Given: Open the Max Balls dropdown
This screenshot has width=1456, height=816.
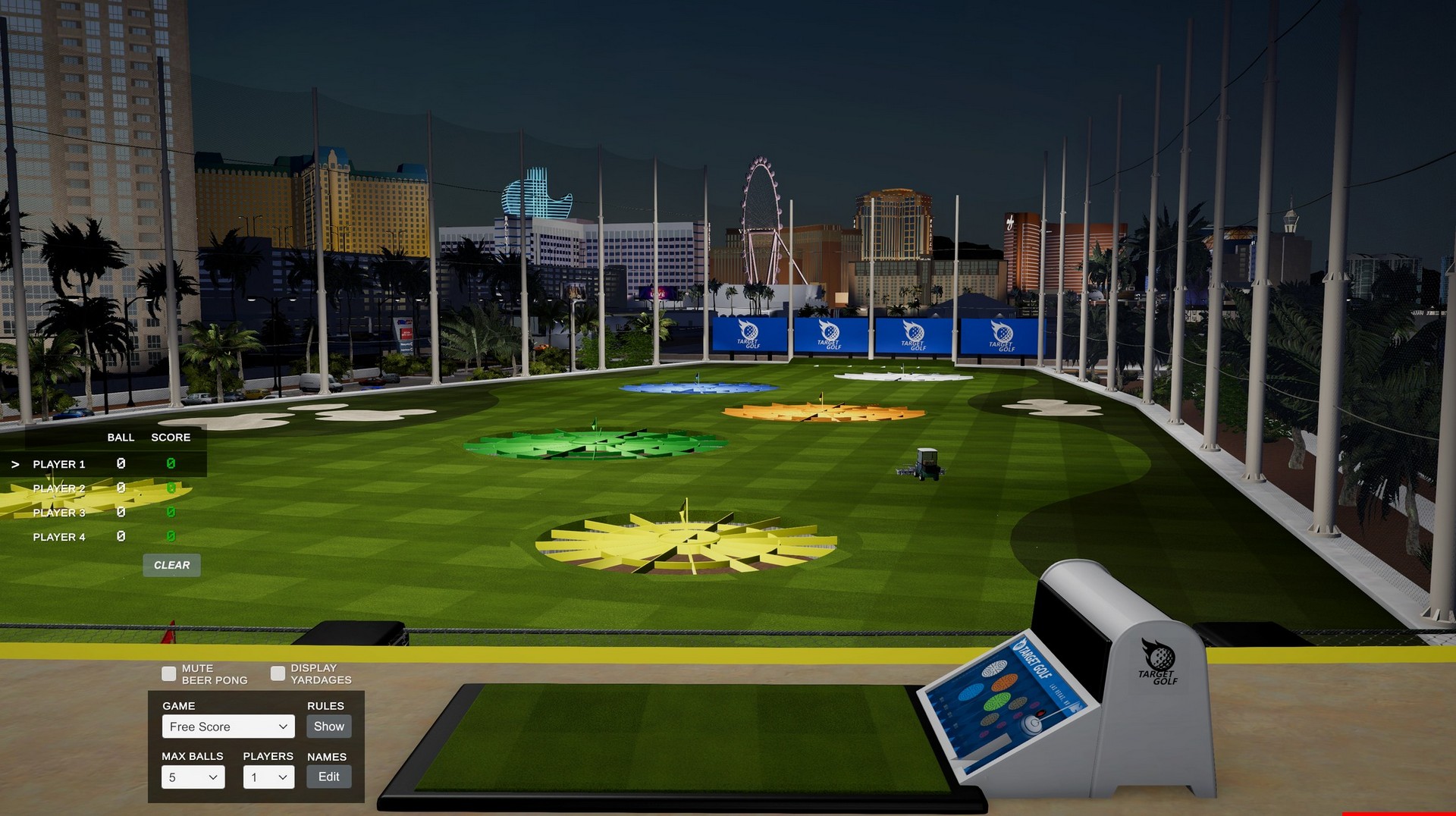Looking at the screenshot, I should click(193, 777).
